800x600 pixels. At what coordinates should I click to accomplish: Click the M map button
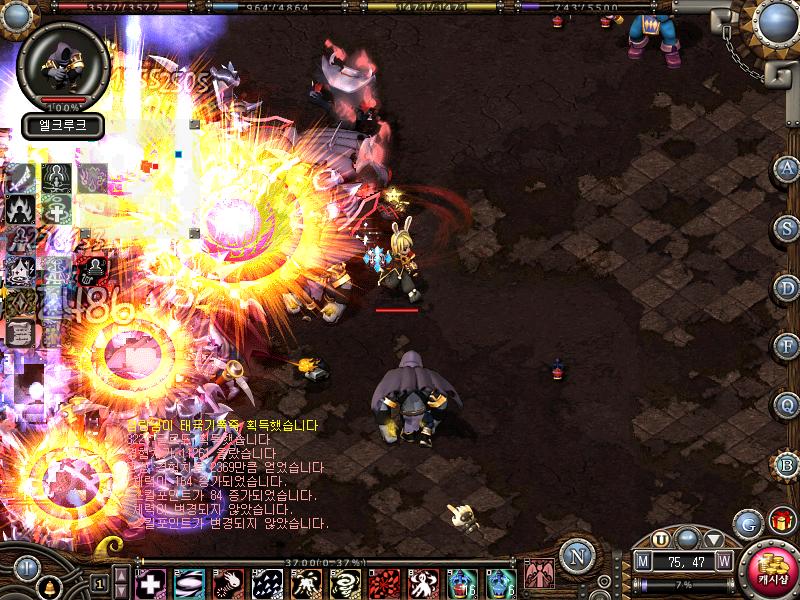(x=643, y=562)
